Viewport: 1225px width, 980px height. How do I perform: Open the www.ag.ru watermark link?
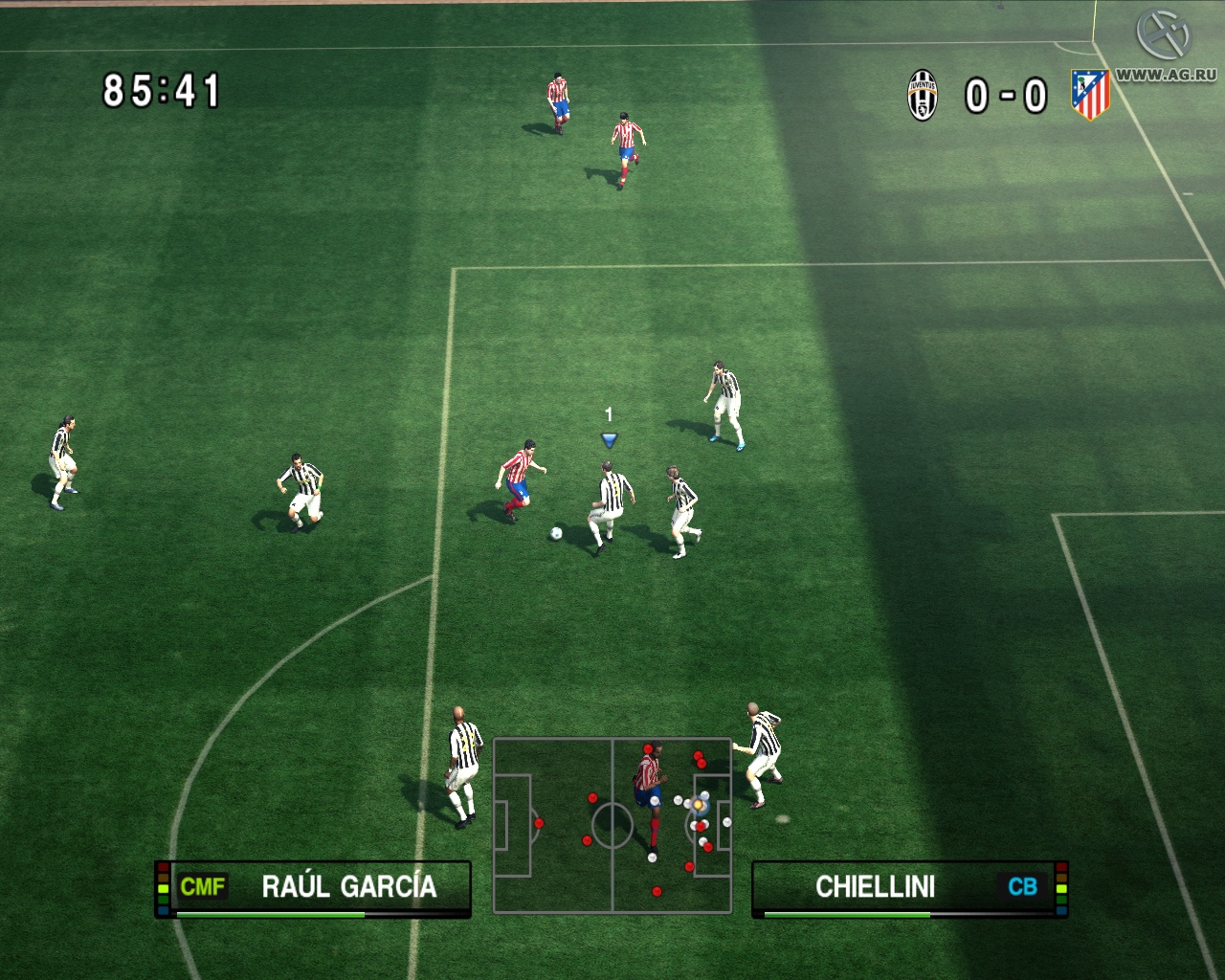[1166, 75]
